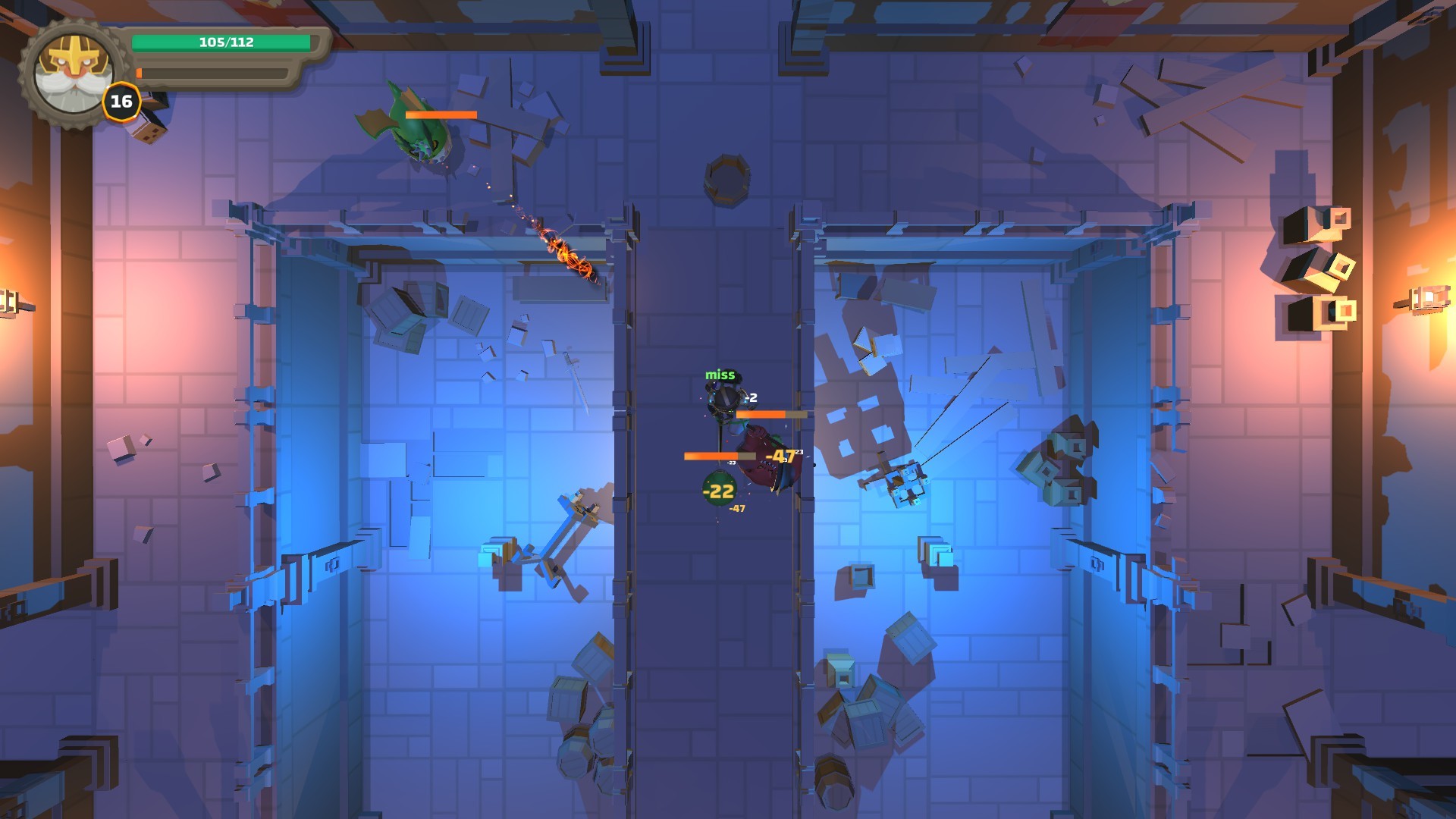Screen dimensions: 1456x819
Task: Click the 'miss' combat text
Action: pos(721,373)
